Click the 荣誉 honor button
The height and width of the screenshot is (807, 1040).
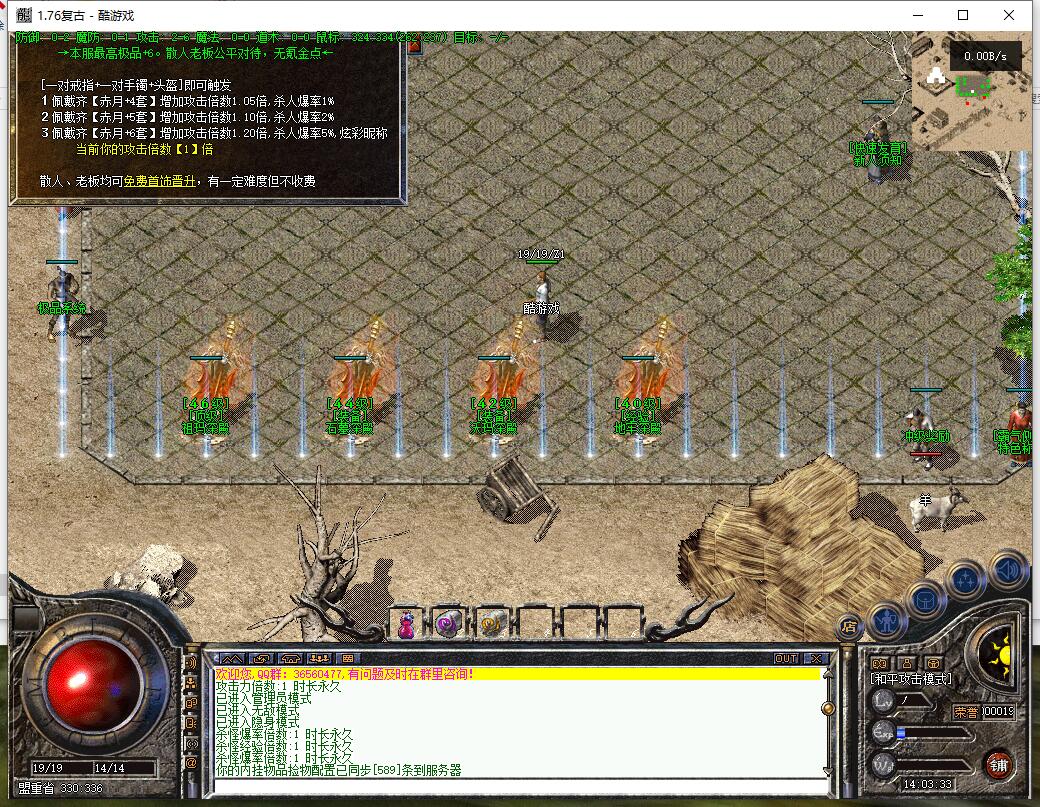(x=965, y=712)
